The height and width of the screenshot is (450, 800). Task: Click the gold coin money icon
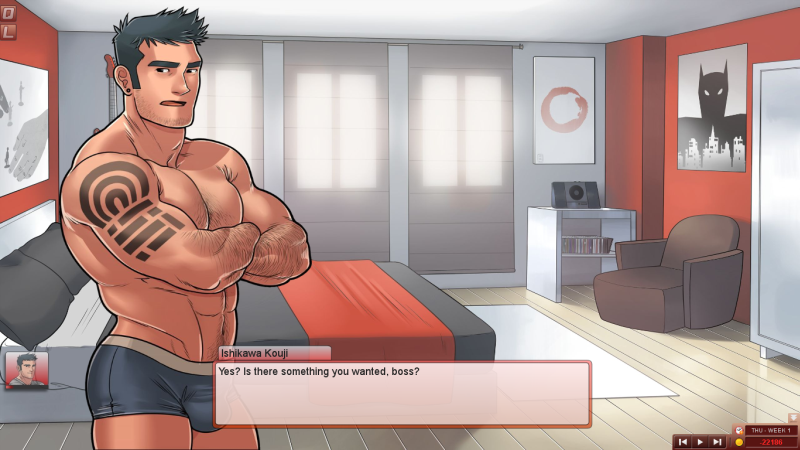(739, 441)
